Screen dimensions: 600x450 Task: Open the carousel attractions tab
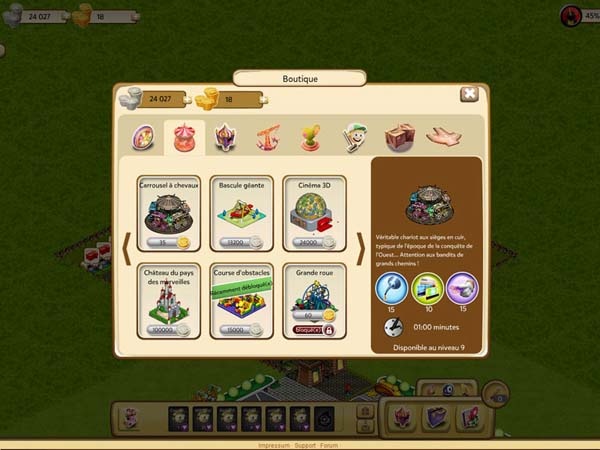click(184, 138)
